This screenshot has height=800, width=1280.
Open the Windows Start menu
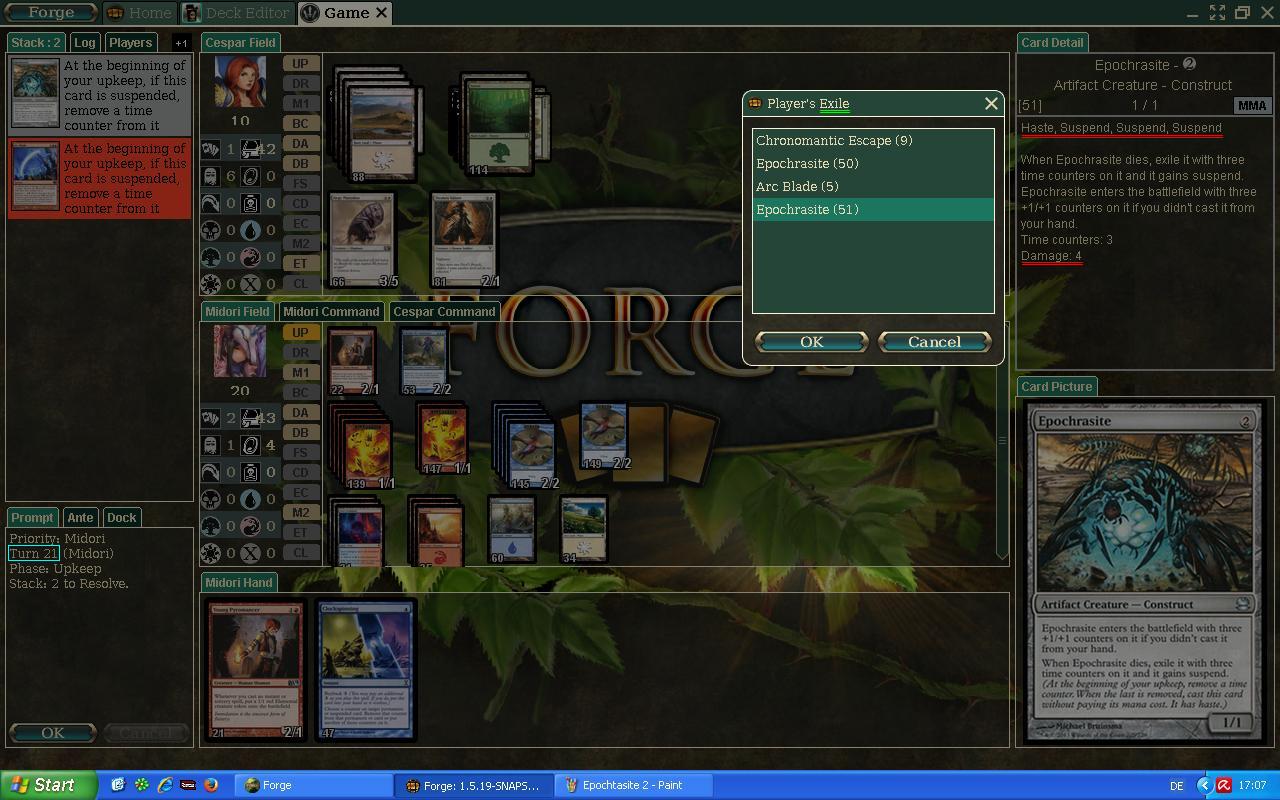coord(47,785)
